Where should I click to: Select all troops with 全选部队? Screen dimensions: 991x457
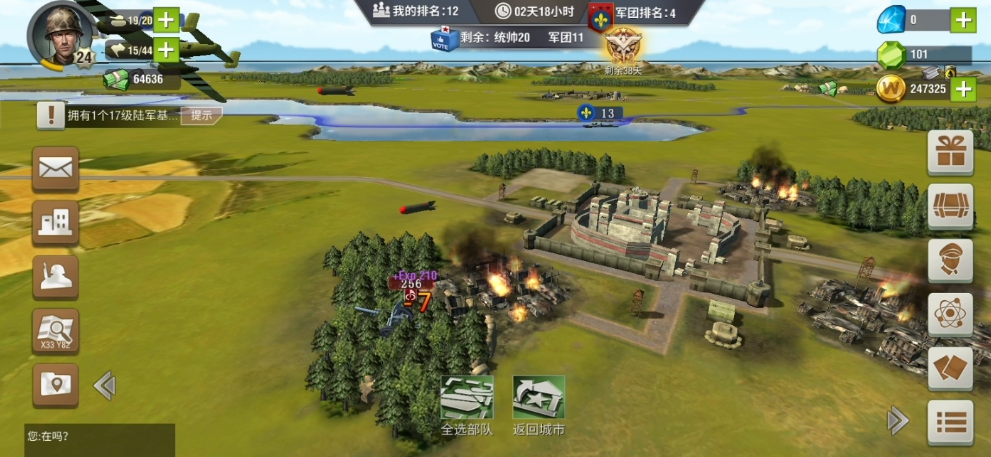point(467,405)
